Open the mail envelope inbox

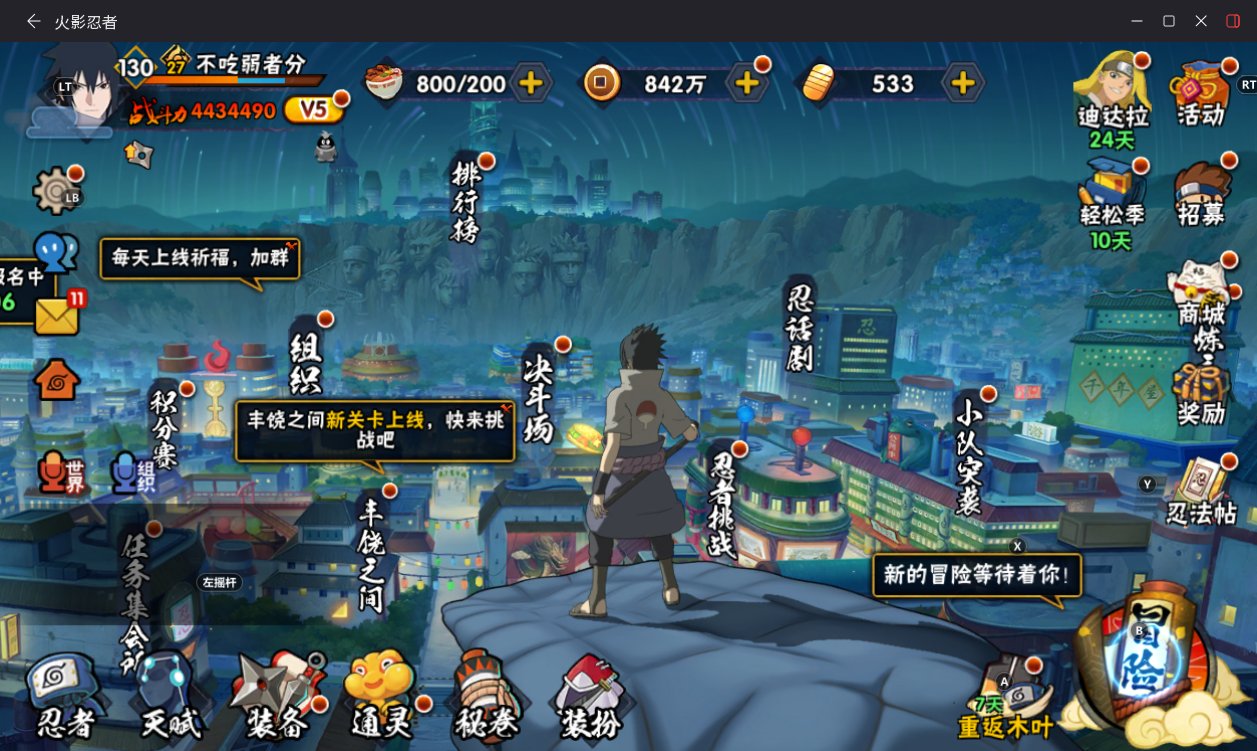(57, 316)
